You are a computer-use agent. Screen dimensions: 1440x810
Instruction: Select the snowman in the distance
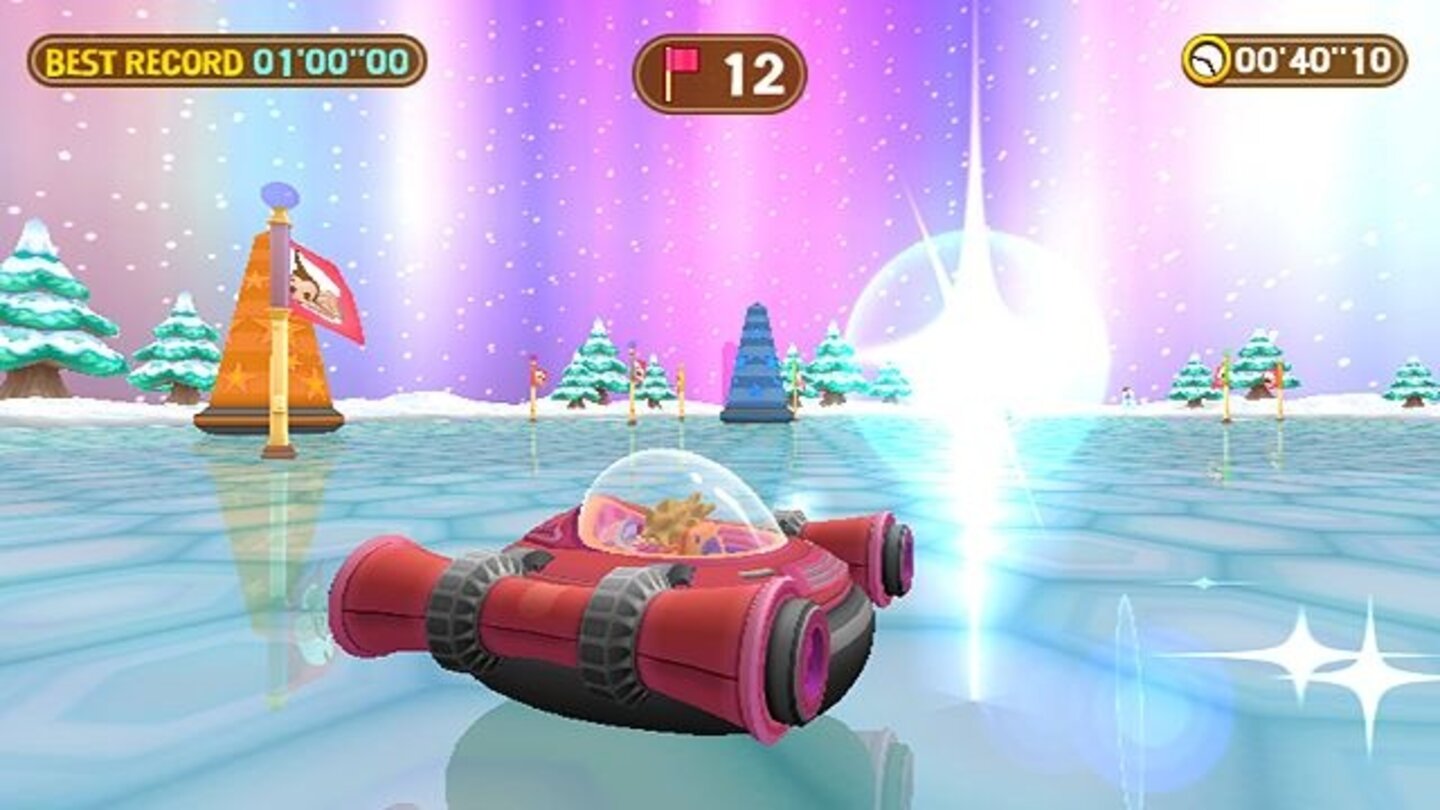1128,397
